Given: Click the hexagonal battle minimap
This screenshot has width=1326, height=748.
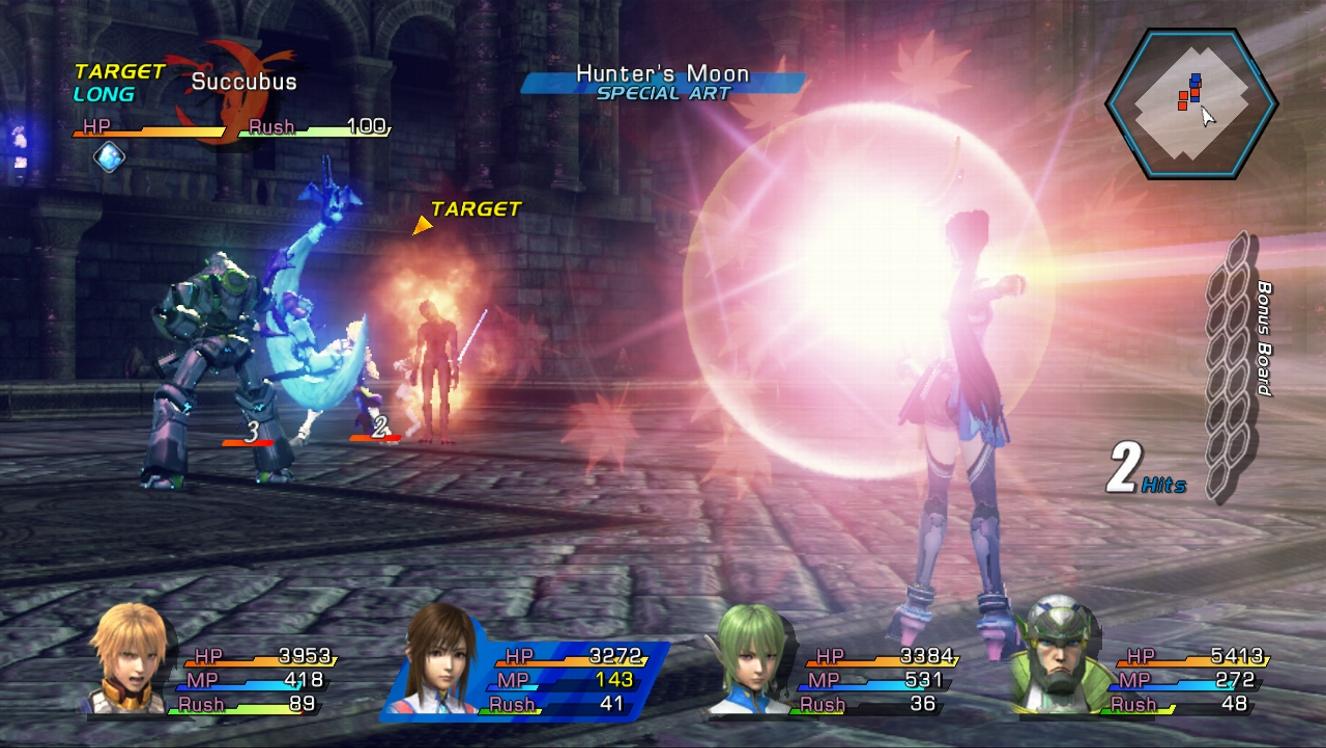Looking at the screenshot, I should click(x=1190, y=102).
